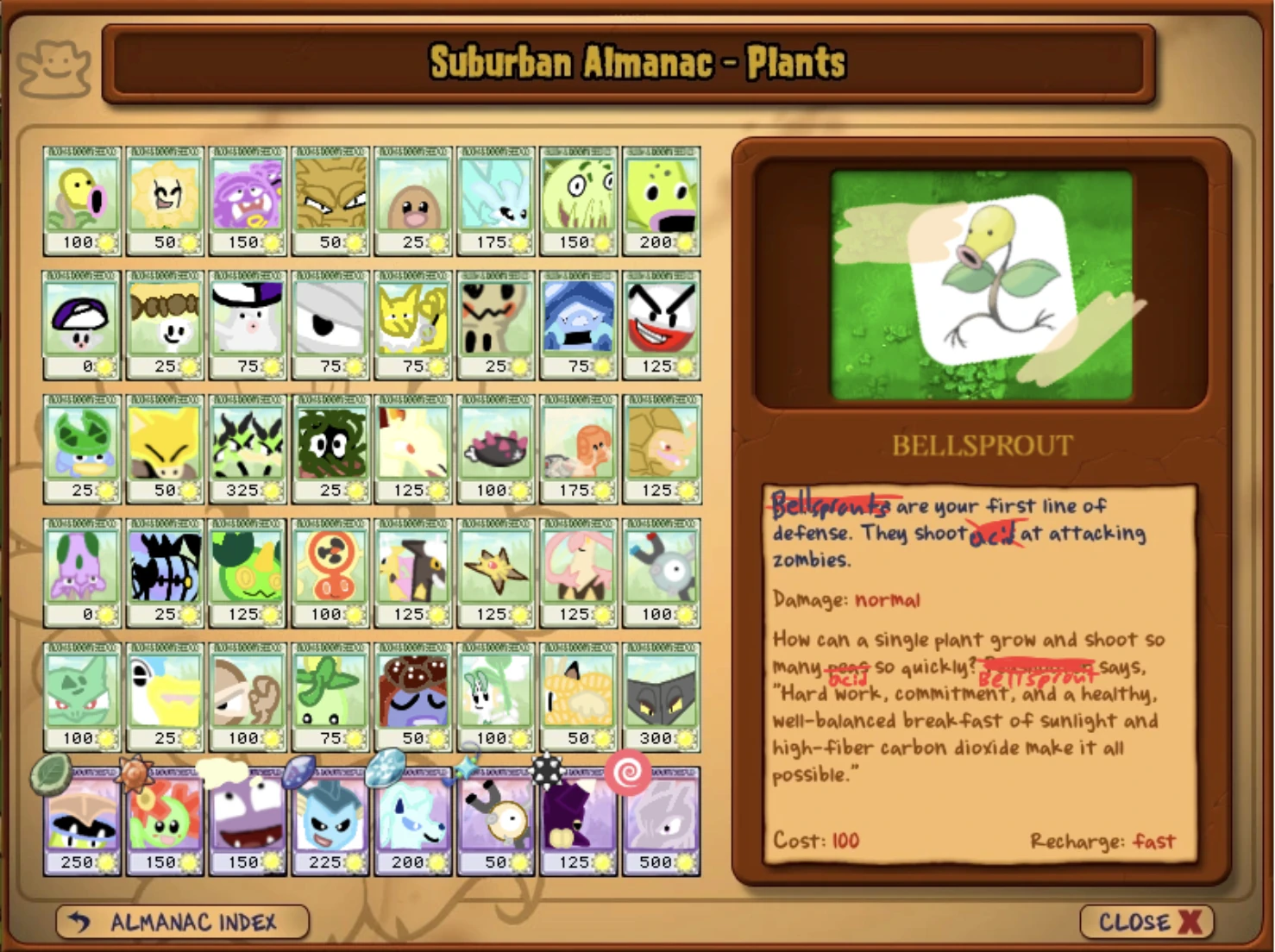Click the Bellsprout preview image
This screenshot has height=952, width=1275.
click(x=982, y=285)
